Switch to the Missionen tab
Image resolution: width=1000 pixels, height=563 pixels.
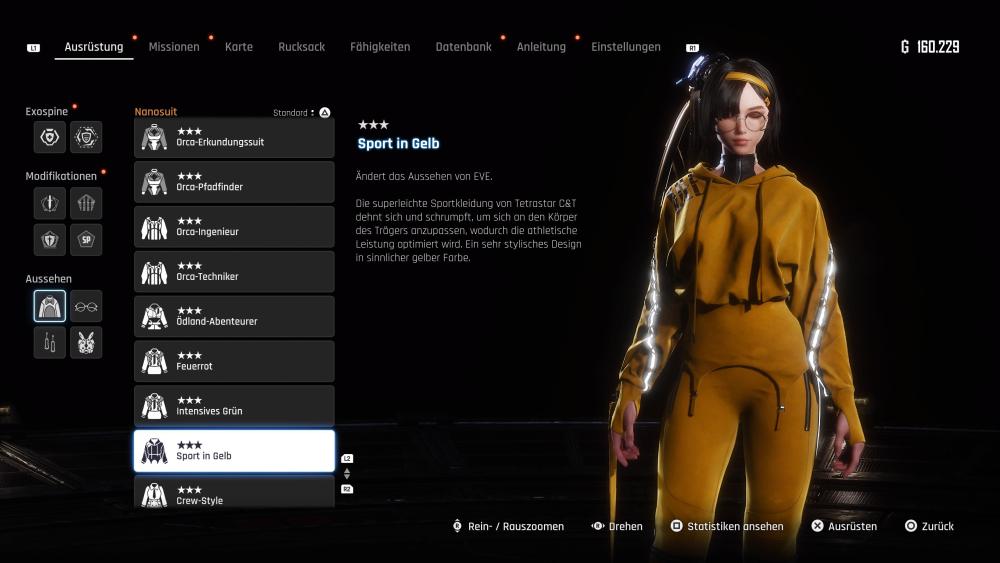[174, 47]
